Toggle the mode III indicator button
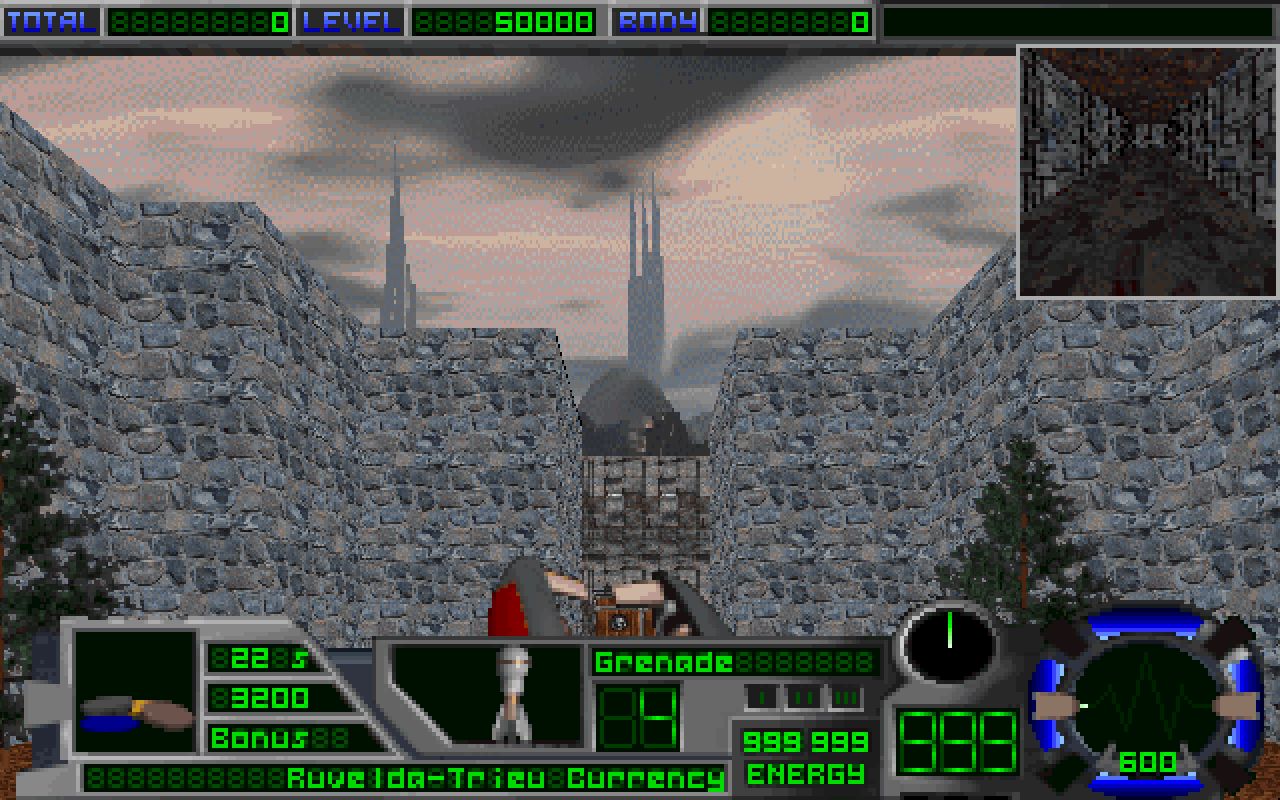The width and height of the screenshot is (1280, 800). 845,697
